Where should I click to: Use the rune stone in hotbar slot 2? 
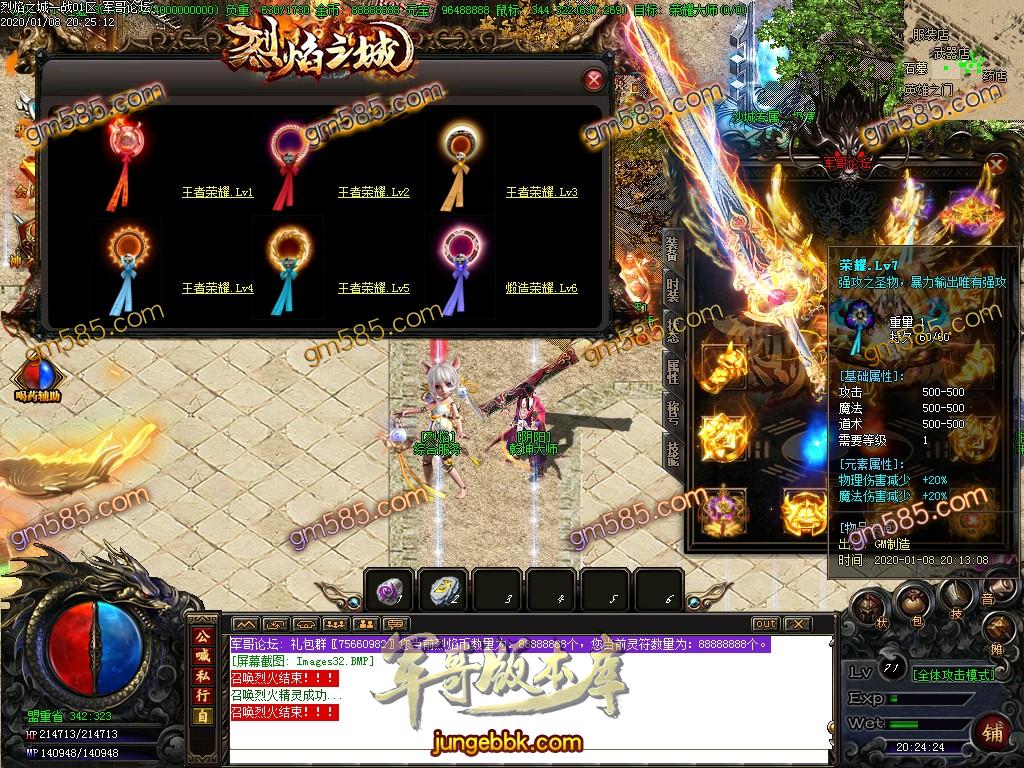point(443,591)
